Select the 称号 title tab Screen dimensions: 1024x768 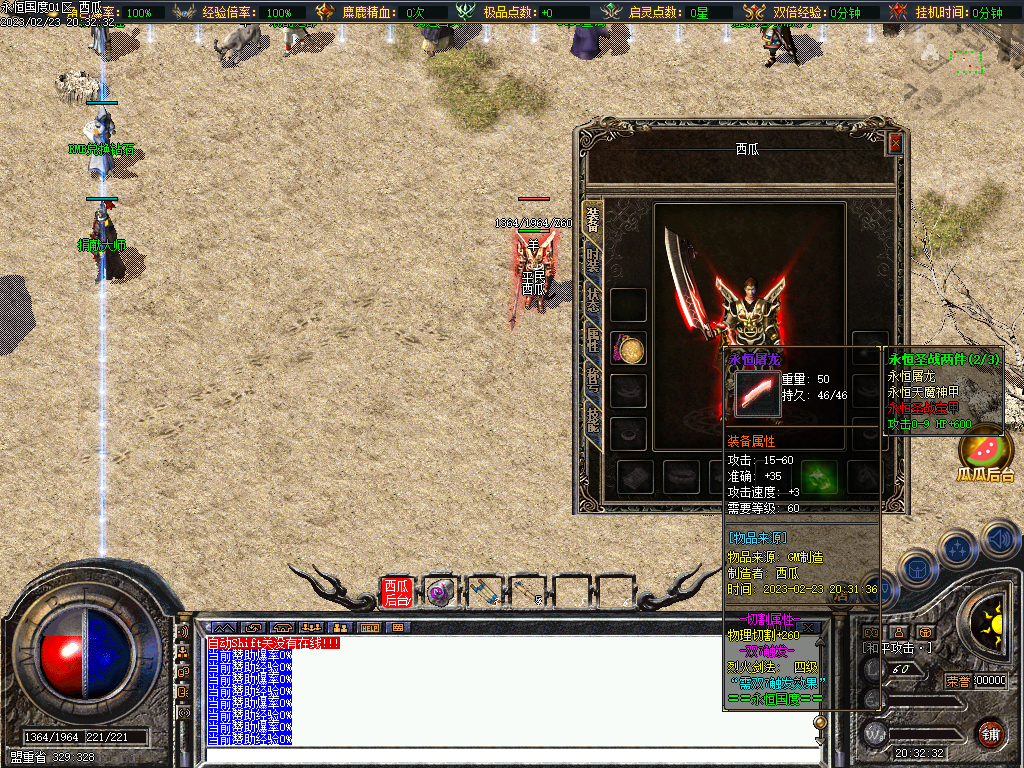[593, 379]
